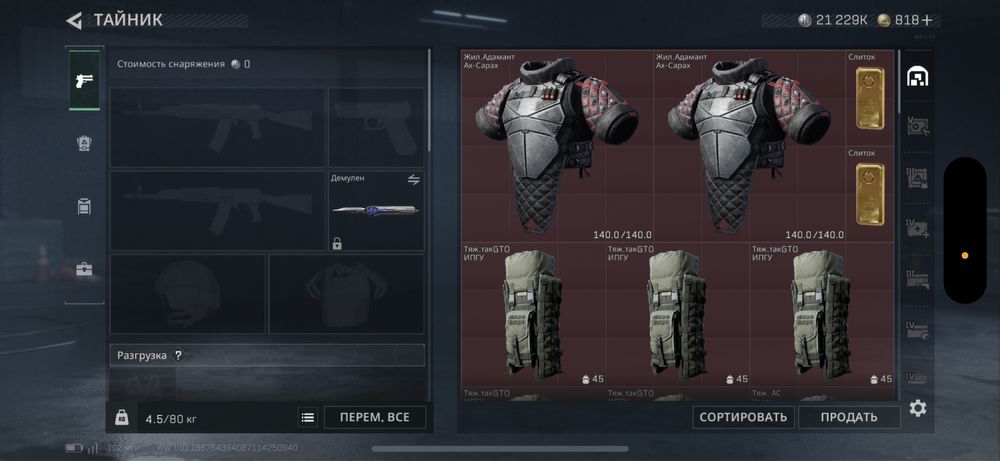Add more gold currency with the plus
Image resolution: width=1000 pixels, height=461 pixels.
click(927, 20)
